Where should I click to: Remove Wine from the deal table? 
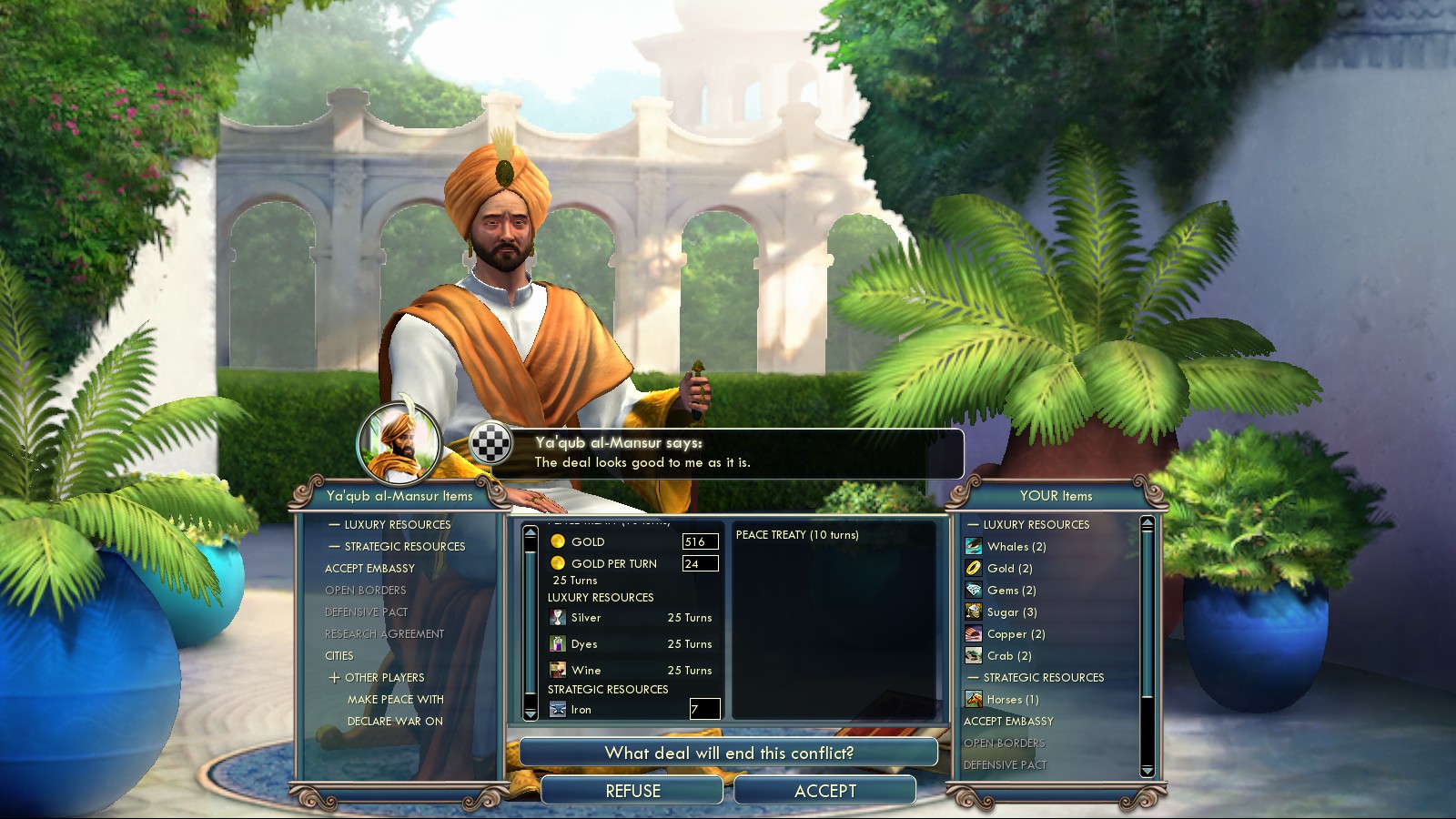pyautogui.click(x=586, y=671)
